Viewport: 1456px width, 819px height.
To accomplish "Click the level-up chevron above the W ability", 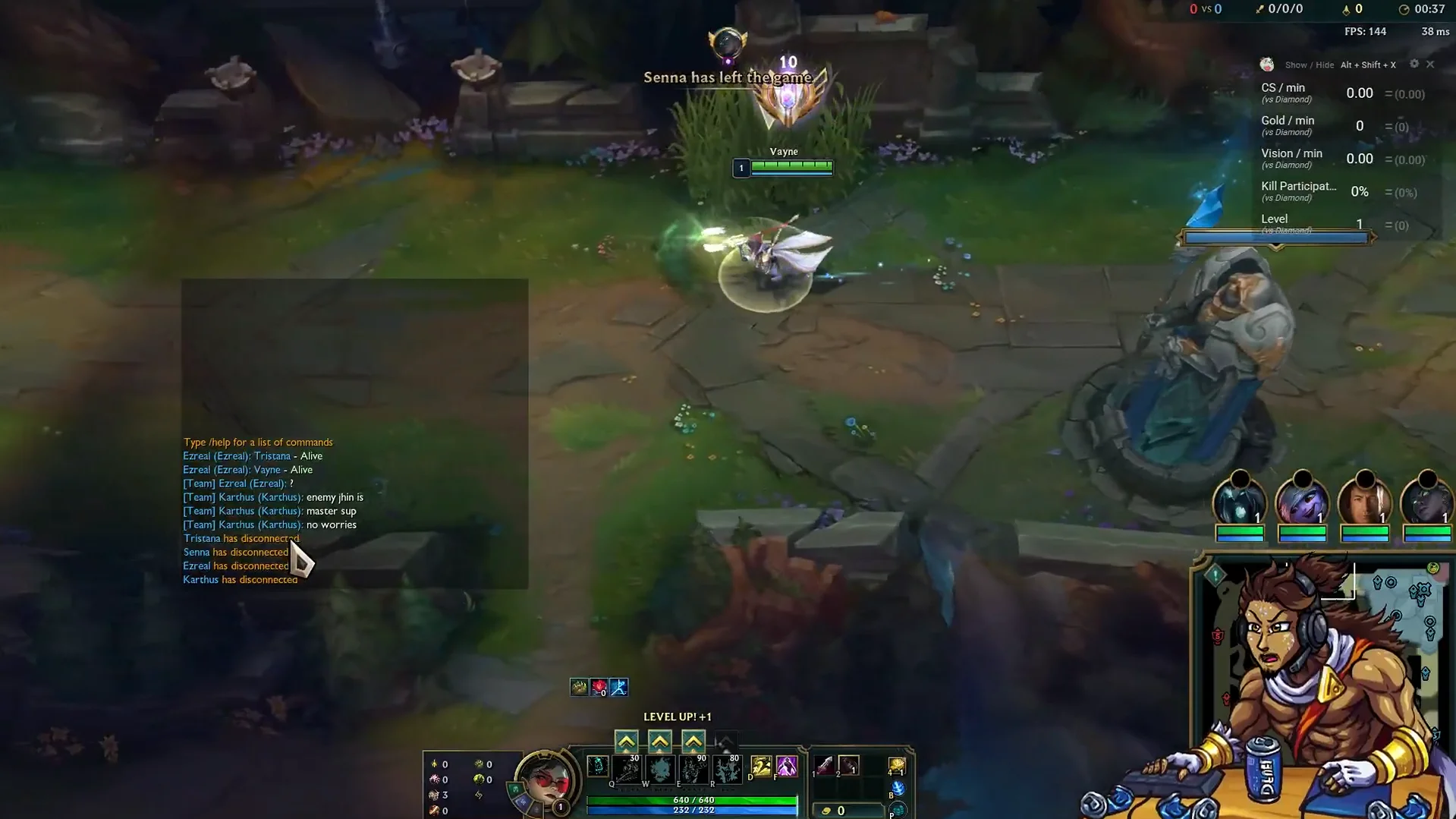I will click(x=661, y=740).
